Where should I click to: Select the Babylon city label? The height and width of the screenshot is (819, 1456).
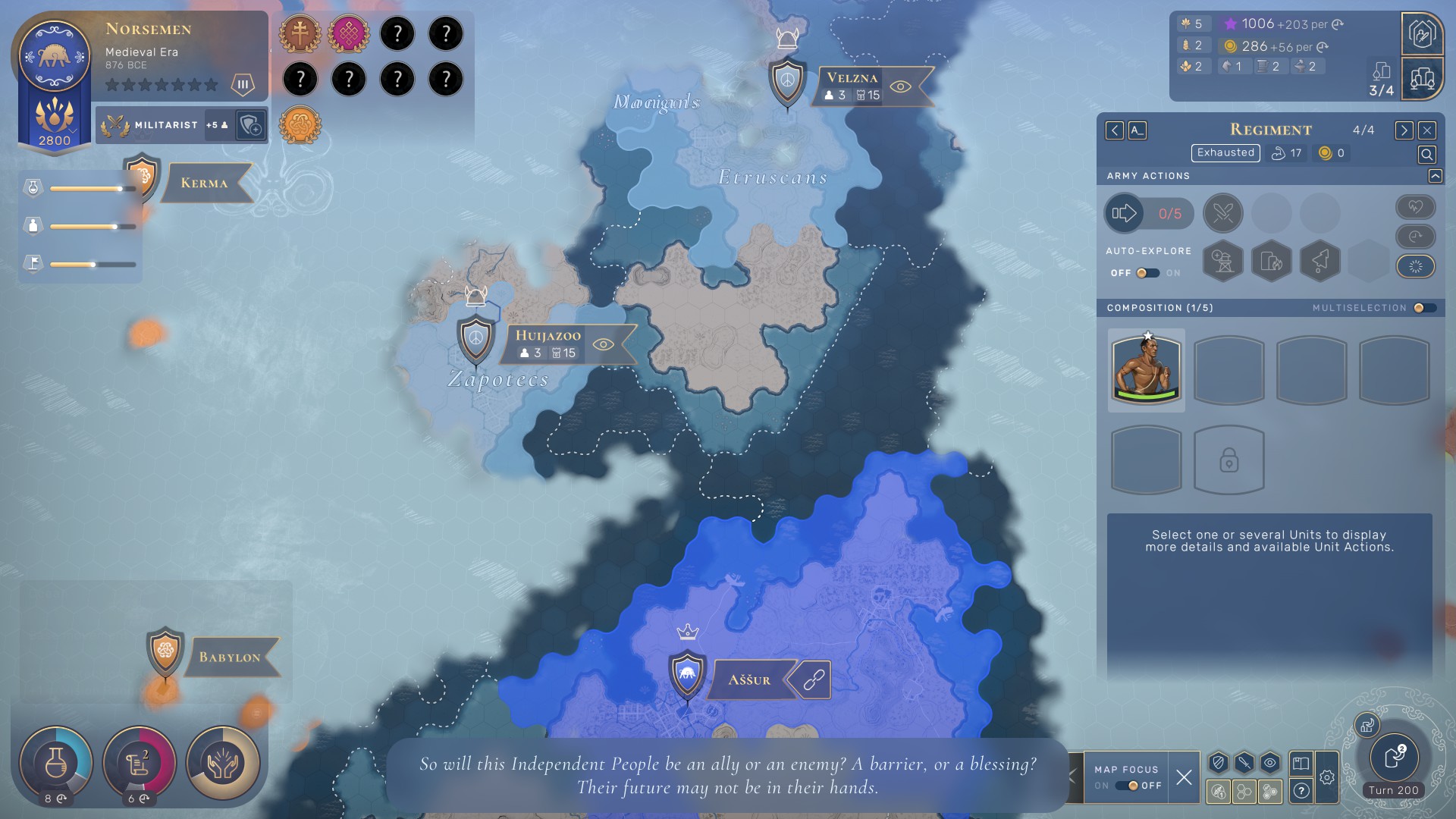[x=229, y=657]
